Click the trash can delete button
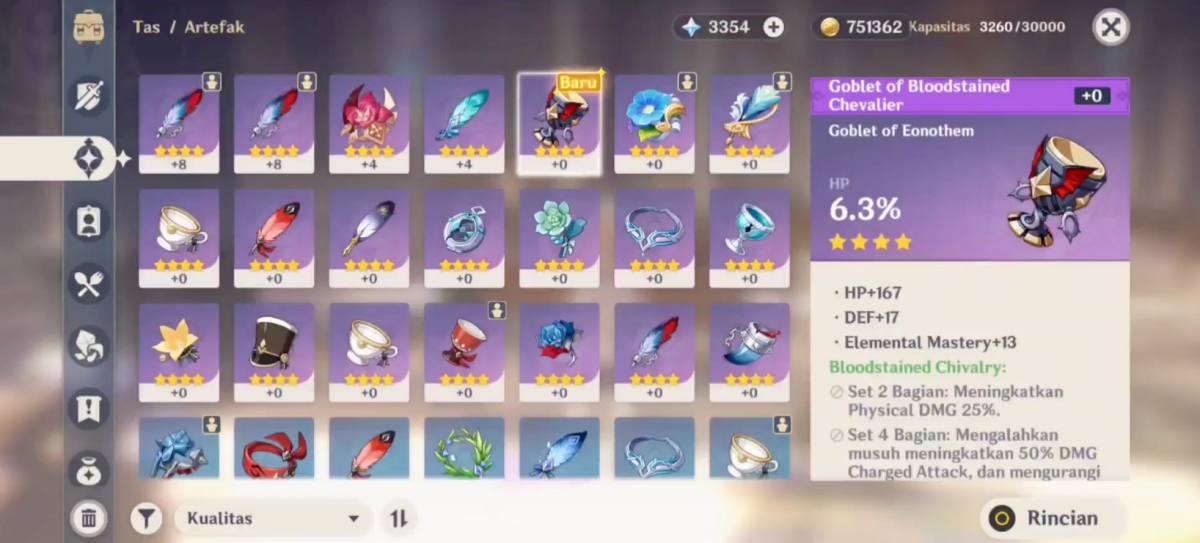This screenshot has width=1200, height=543. pos(89,518)
